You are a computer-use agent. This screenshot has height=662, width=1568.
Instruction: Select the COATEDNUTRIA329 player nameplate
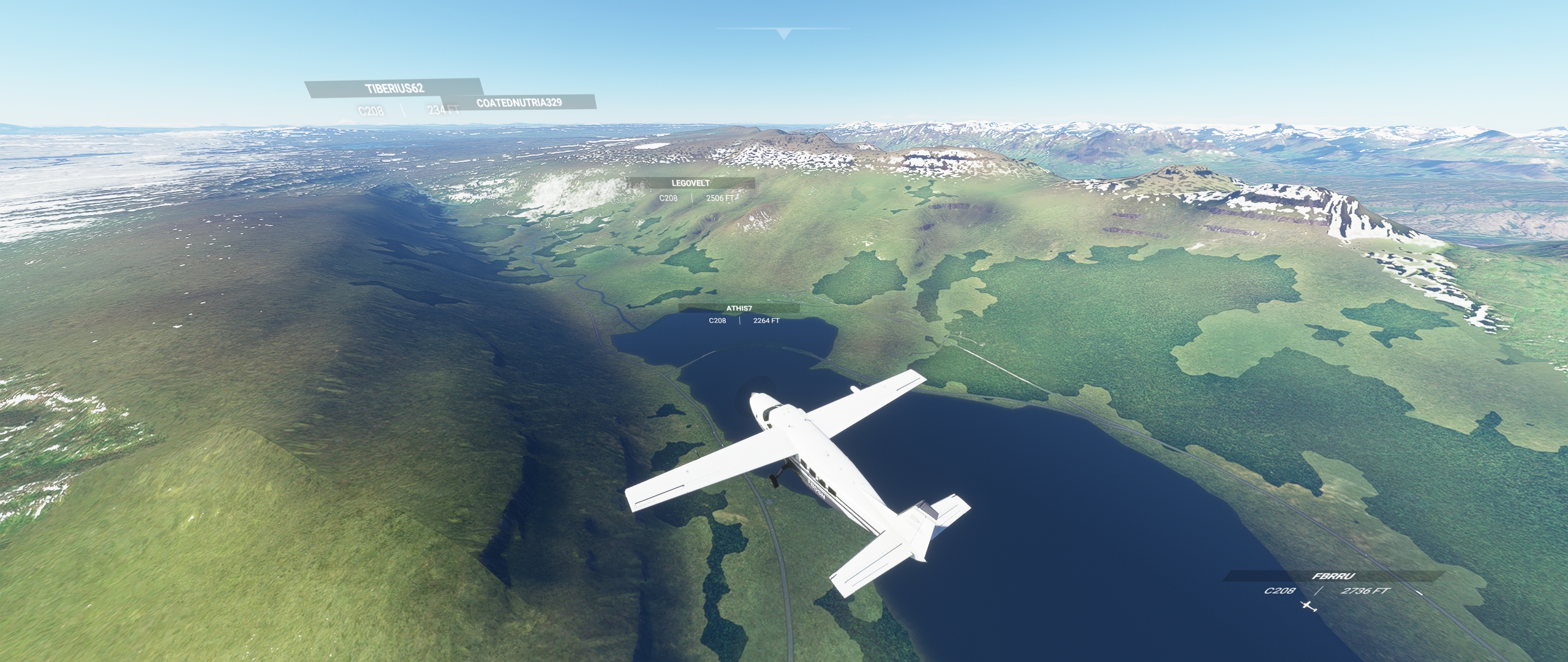(x=519, y=102)
